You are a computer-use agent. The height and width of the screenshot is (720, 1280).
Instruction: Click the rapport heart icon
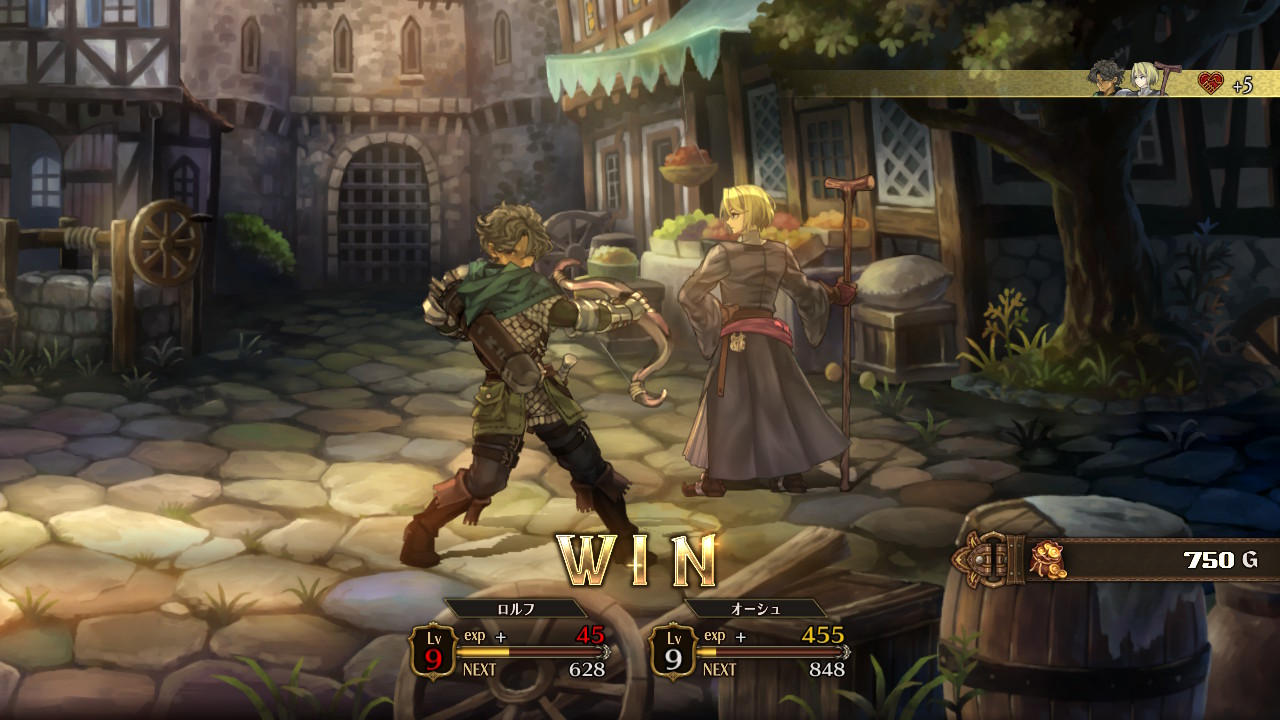pos(1210,84)
